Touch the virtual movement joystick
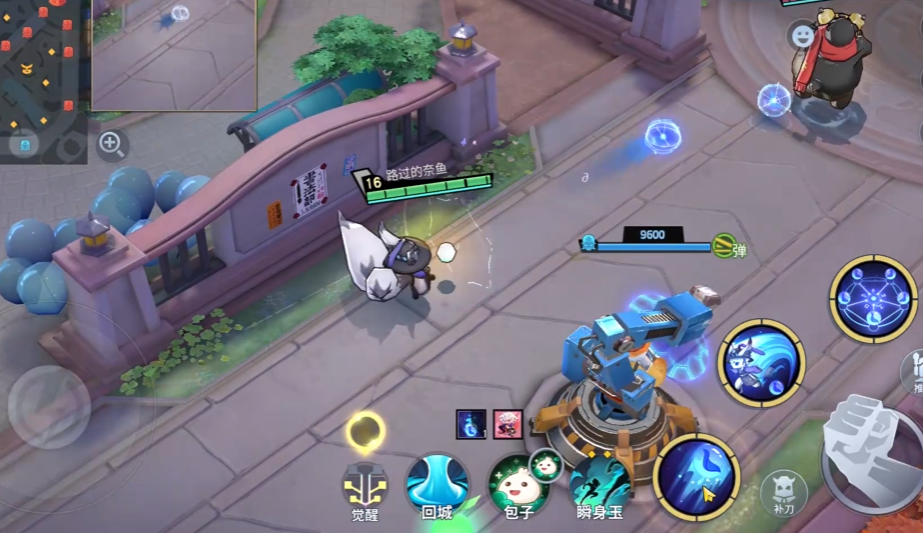Image resolution: width=923 pixels, height=533 pixels. pyautogui.click(x=49, y=406)
